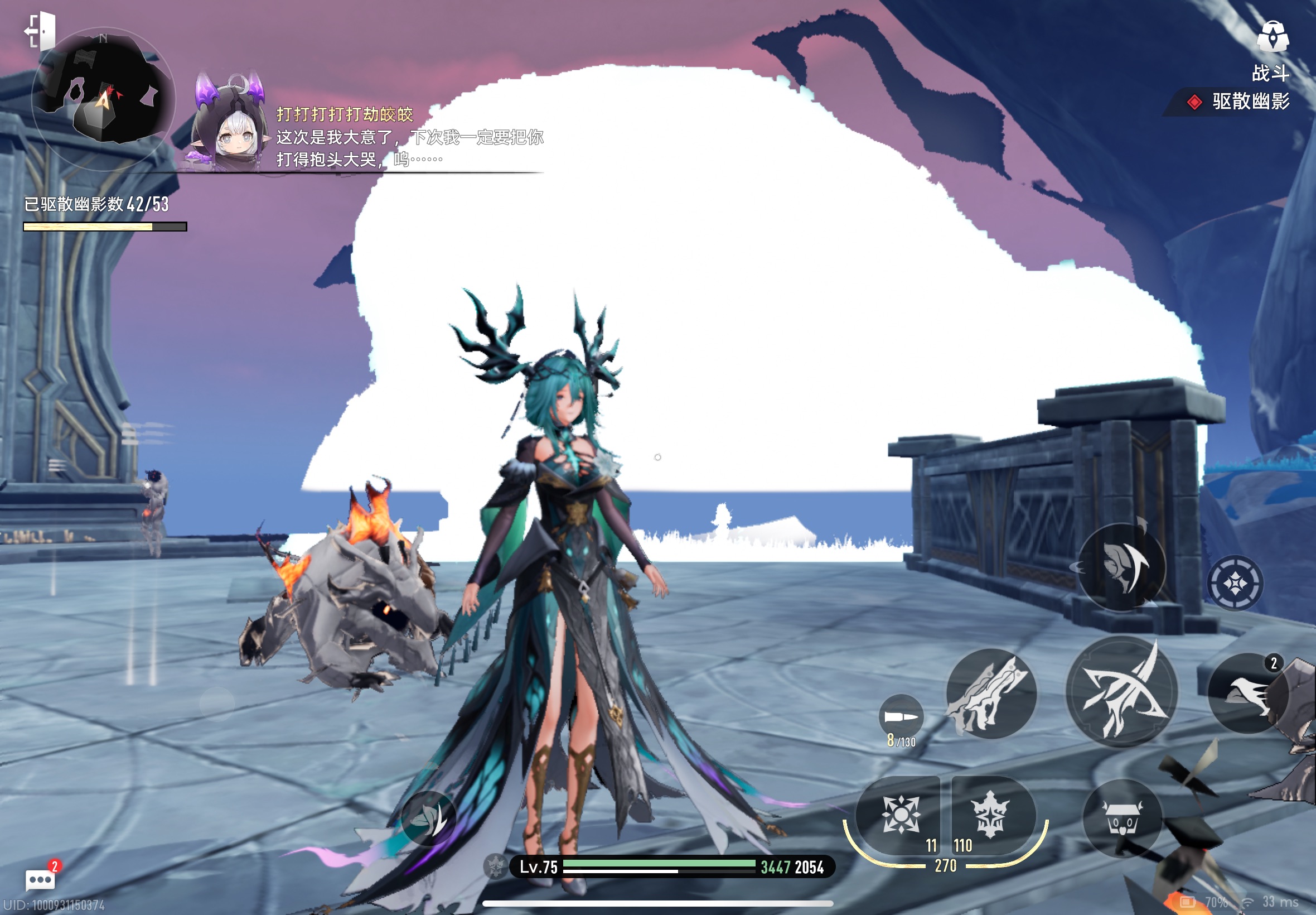Tap the bullet reload icon
Screen dimensions: 1316x915
pyautogui.click(x=901, y=716)
